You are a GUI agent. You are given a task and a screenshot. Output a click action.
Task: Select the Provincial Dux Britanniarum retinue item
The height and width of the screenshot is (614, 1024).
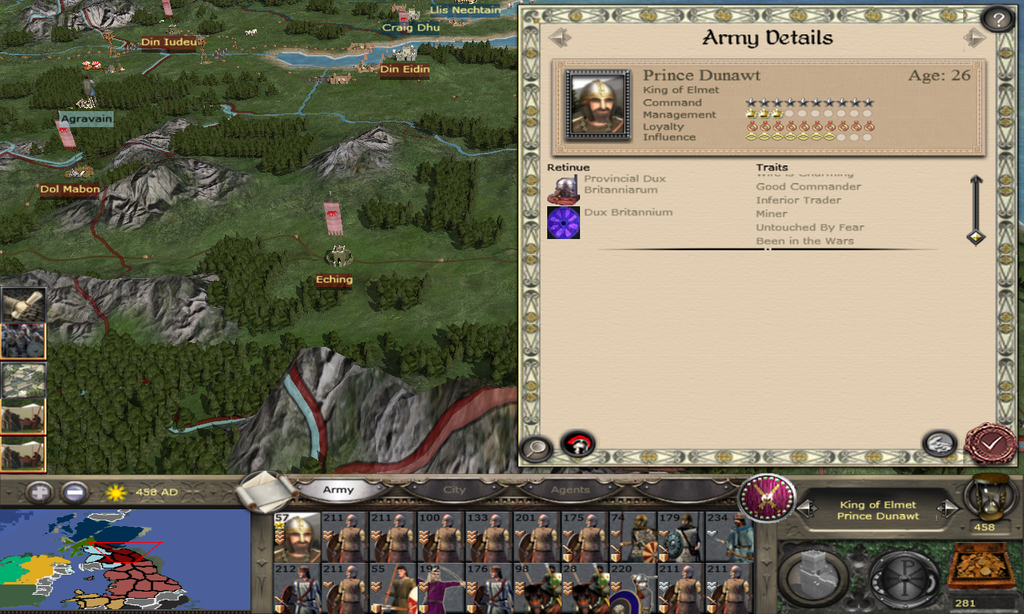pos(564,188)
